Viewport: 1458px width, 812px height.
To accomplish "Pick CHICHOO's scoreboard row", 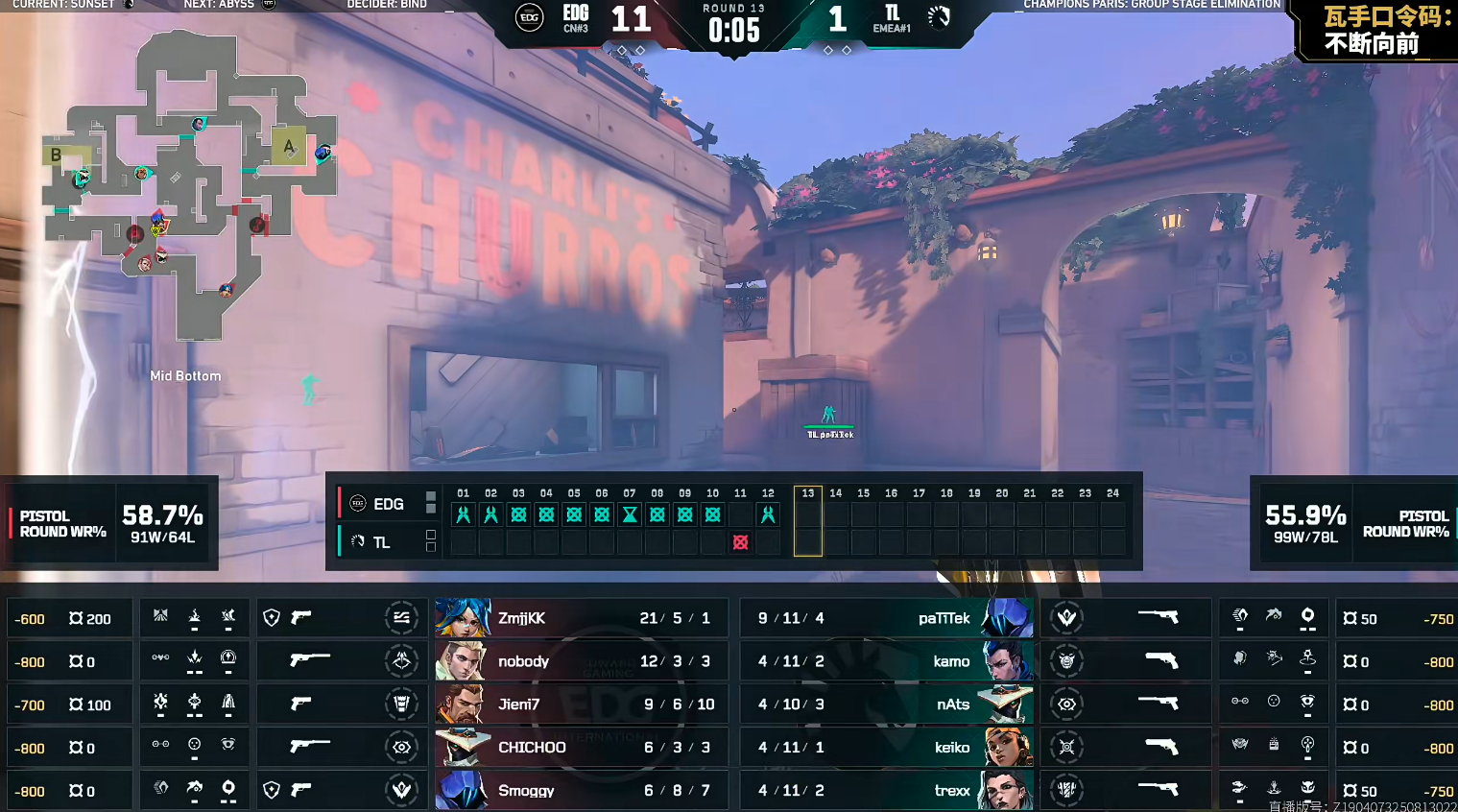I will [x=581, y=748].
